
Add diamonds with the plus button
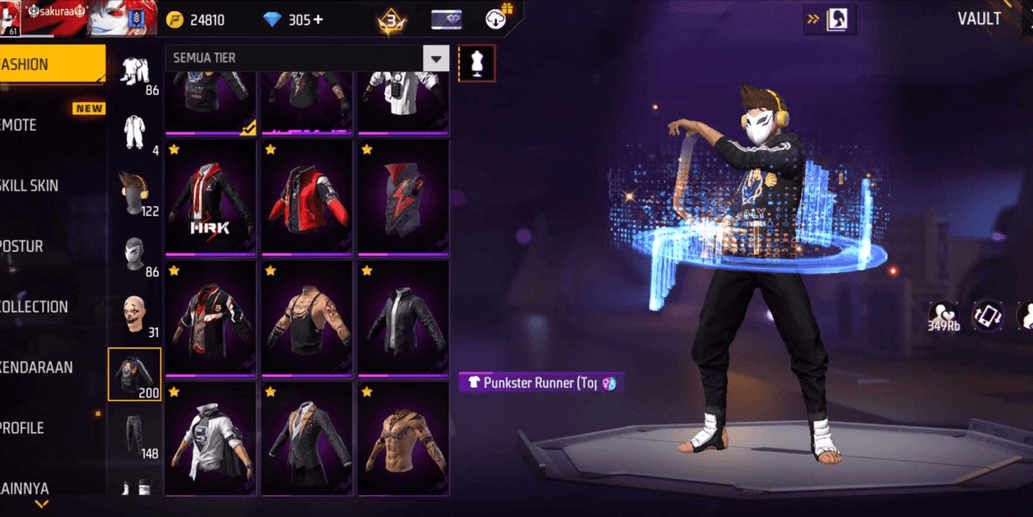point(319,20)
